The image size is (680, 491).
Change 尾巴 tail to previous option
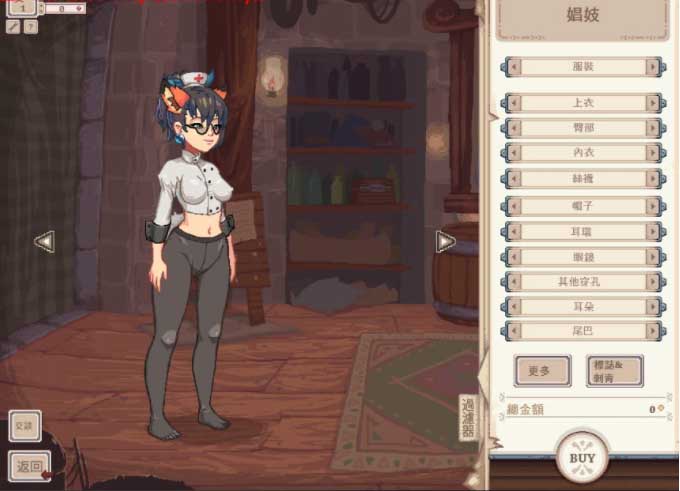[x=514, y=330]
